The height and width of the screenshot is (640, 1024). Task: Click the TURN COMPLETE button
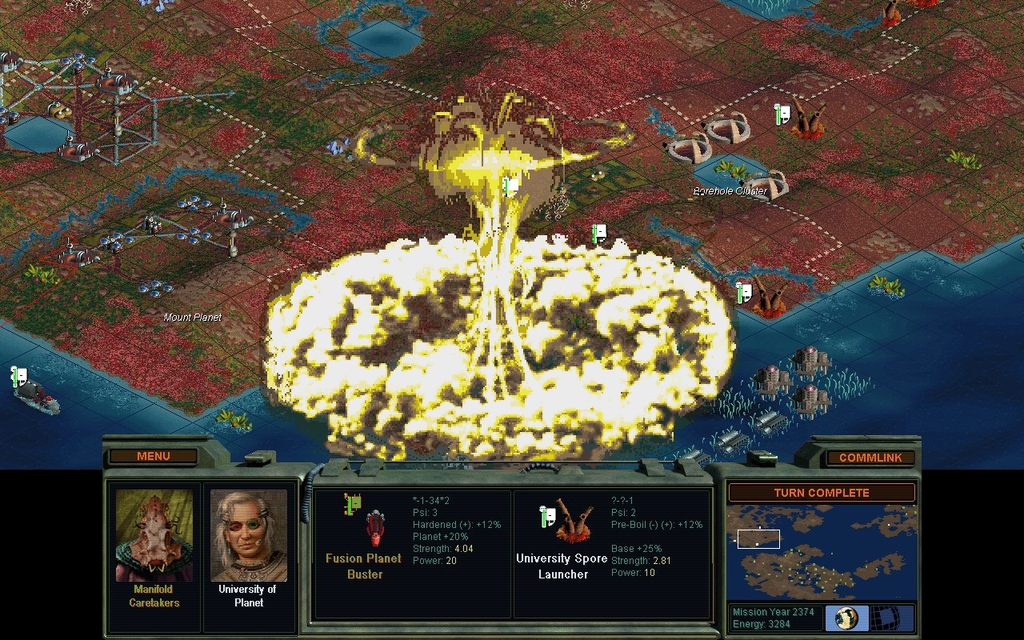(820, 493)
